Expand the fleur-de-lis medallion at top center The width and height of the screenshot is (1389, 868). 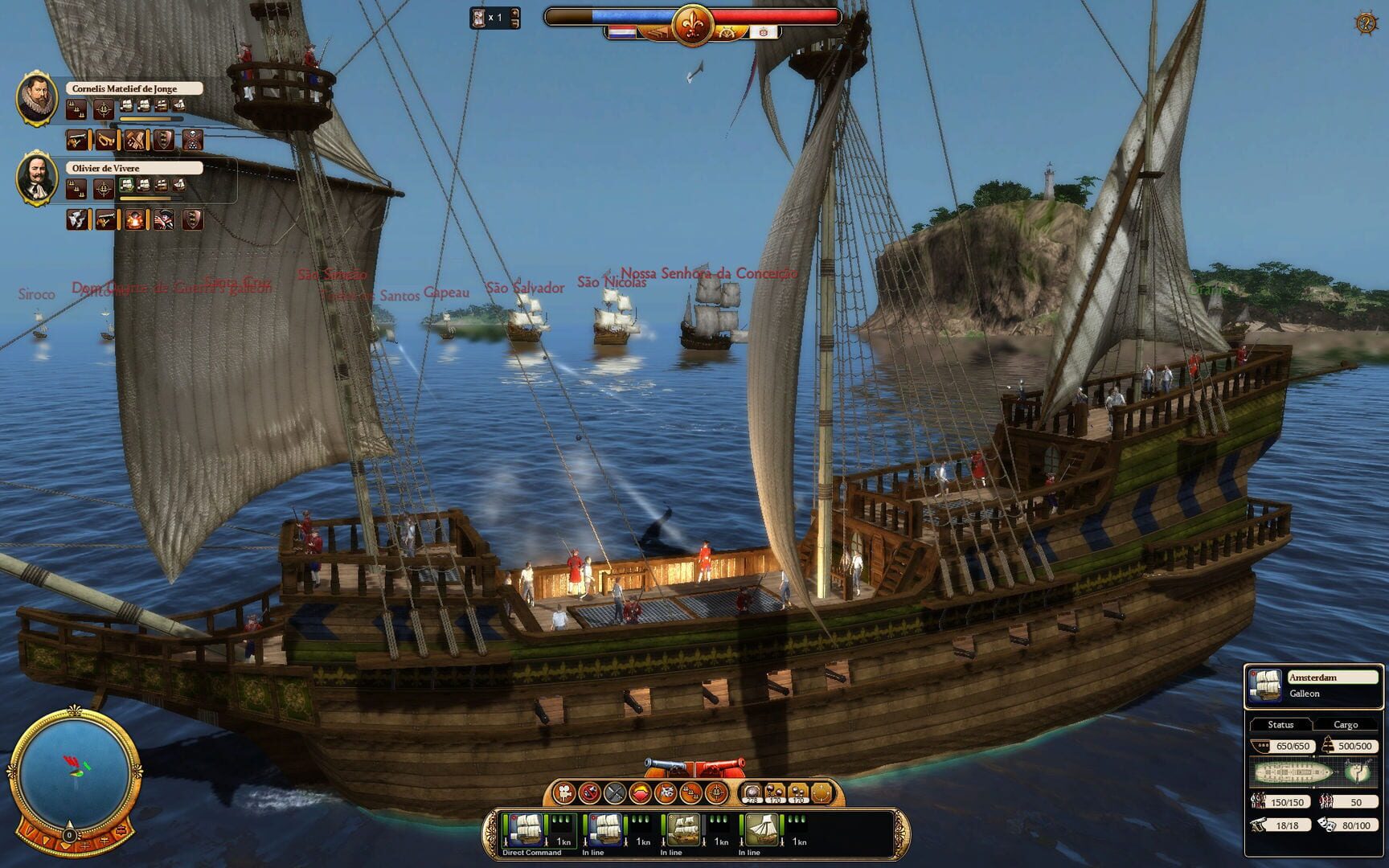695,24
